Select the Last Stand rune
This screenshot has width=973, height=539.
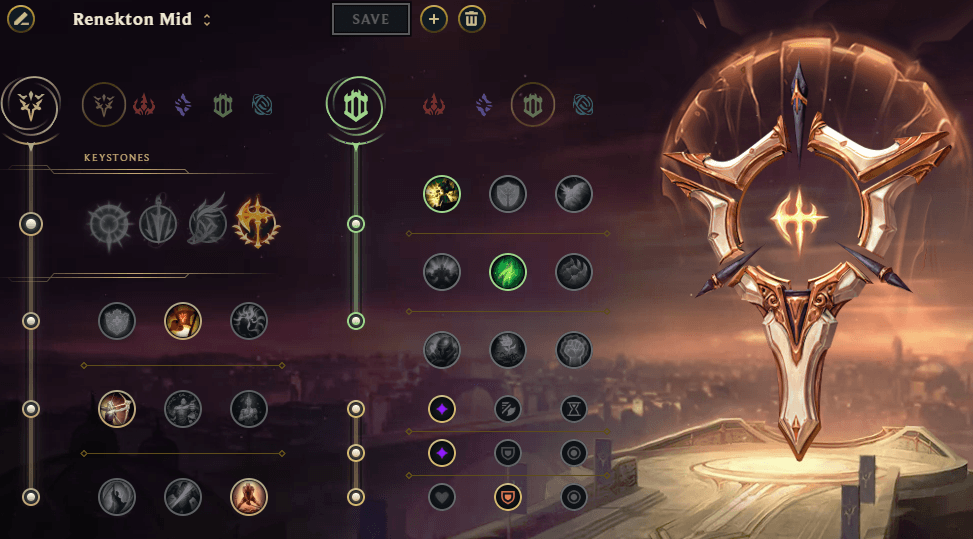249,496
